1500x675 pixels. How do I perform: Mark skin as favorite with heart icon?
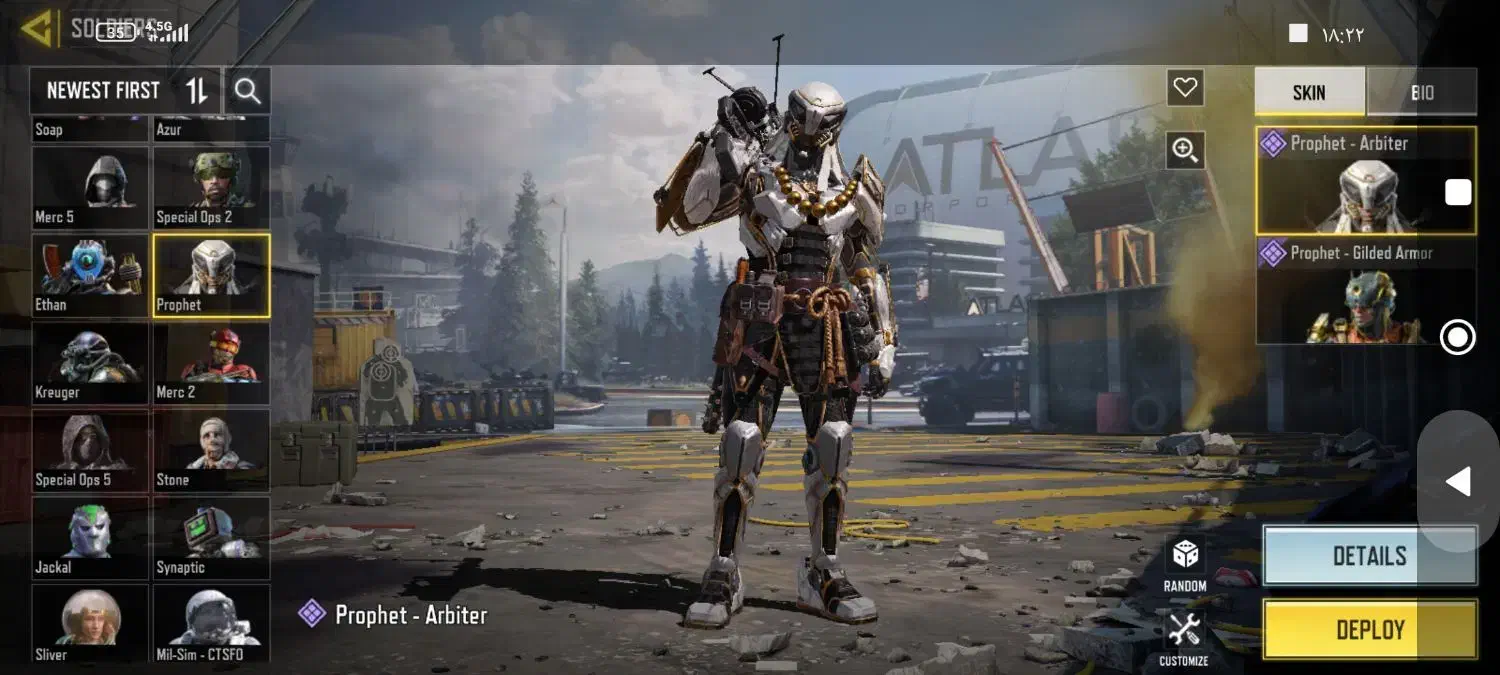(x=1185, y=88)
